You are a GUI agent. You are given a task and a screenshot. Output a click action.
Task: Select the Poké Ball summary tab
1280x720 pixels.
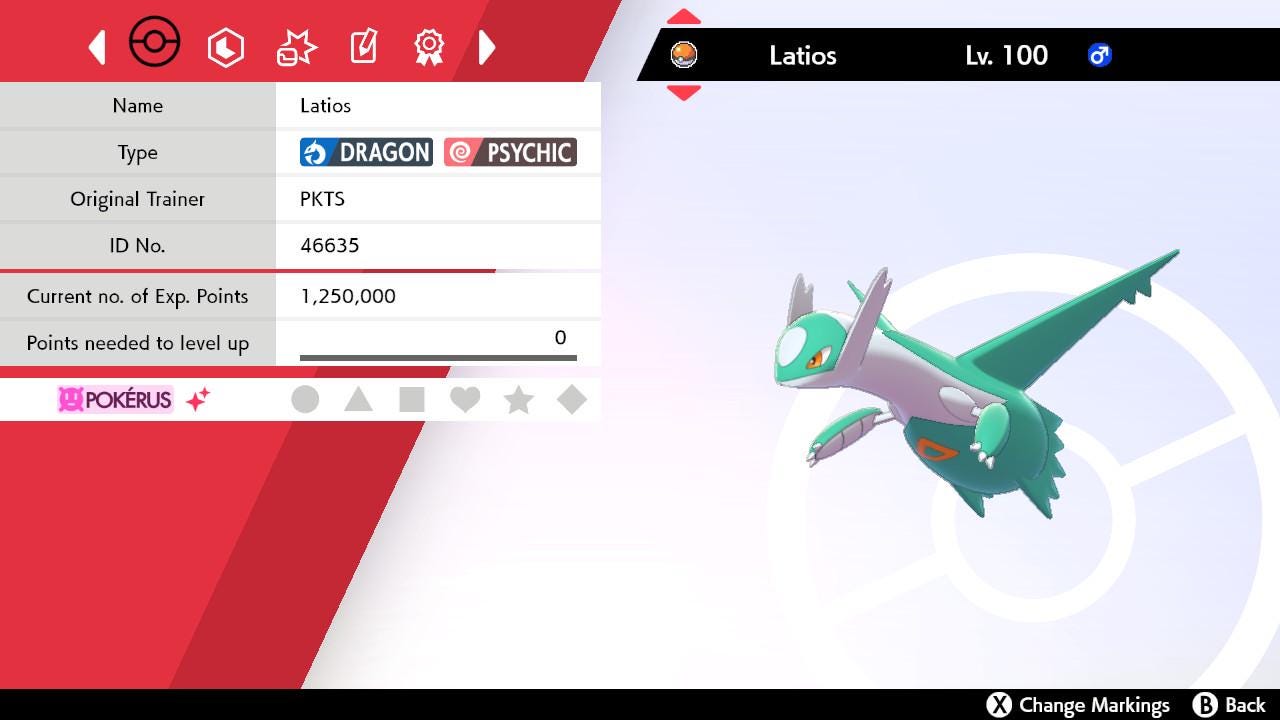click(x=155, y=44)
